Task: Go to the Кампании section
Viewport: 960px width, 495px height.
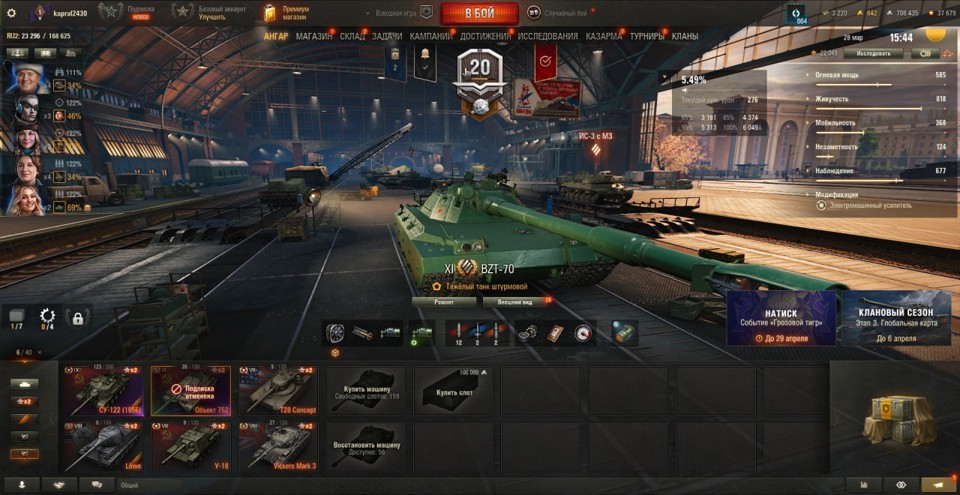Action: [430, 36]
